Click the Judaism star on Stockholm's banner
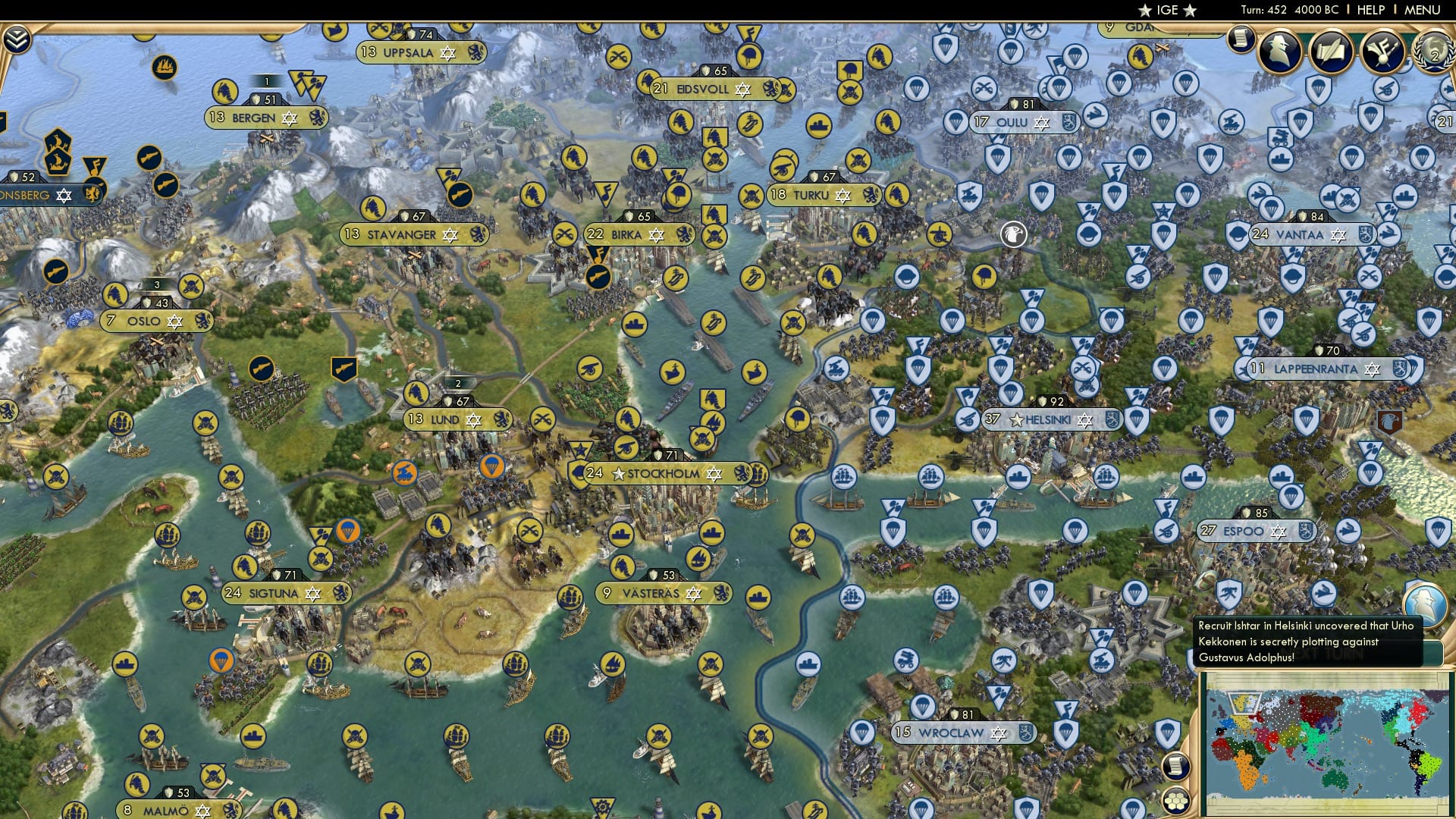This screenshot has height=819, width=1456. coord(714,474)
